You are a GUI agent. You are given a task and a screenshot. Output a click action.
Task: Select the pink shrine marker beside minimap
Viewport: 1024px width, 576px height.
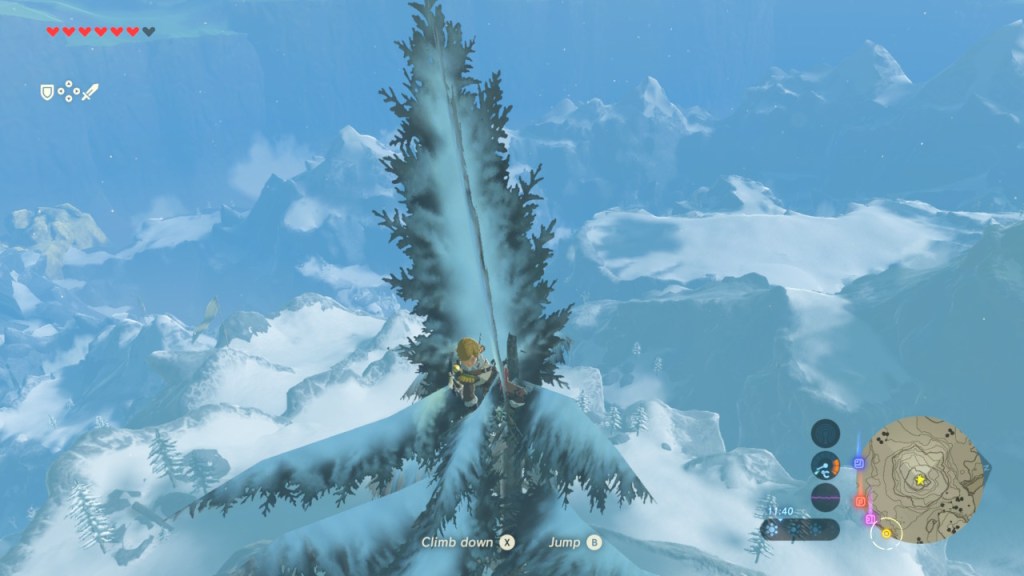click(x=871, y=519)
